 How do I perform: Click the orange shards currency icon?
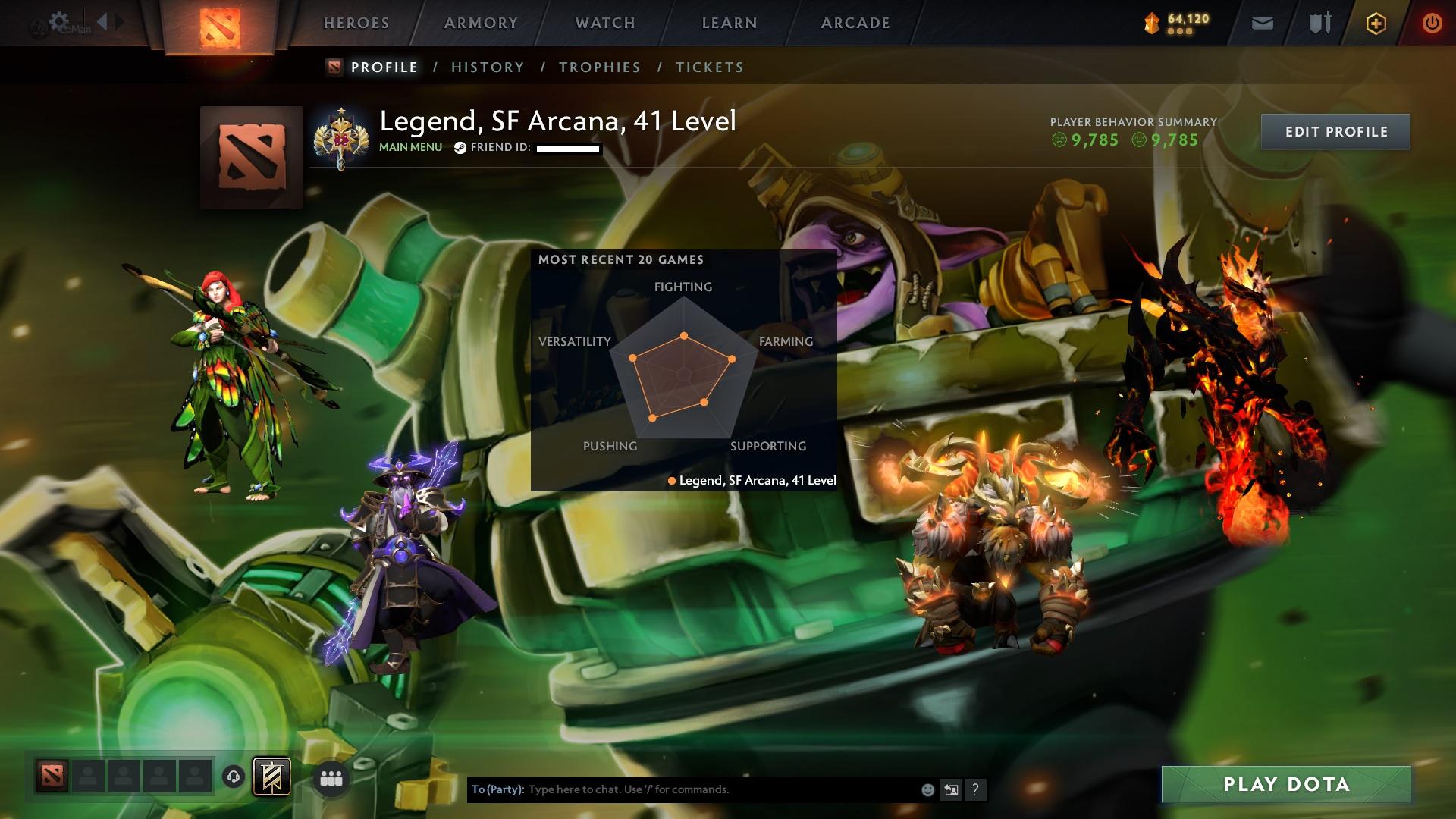[x=1150, y=23]
